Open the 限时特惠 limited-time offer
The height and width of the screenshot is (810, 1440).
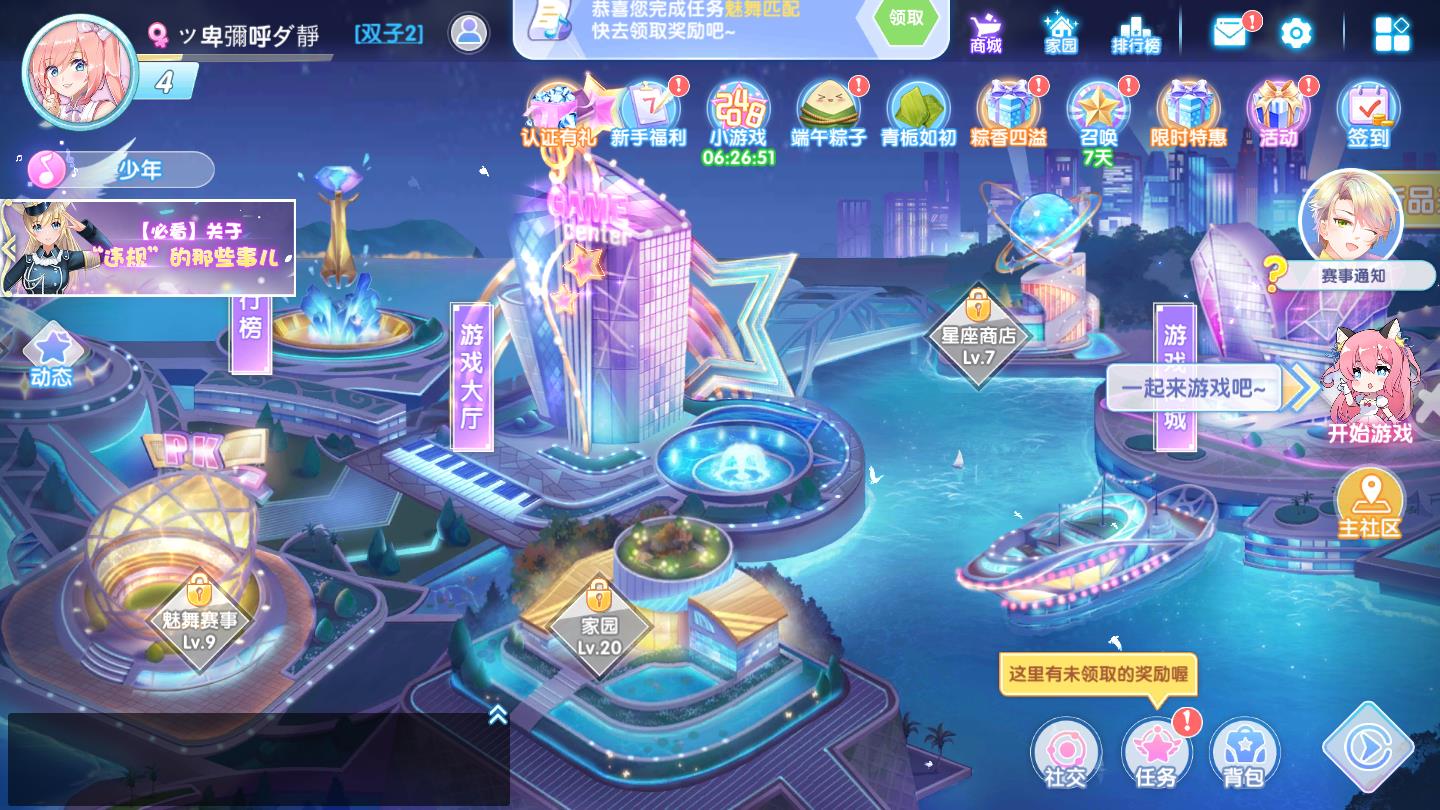pyautogui.click(x=1188, y=113)
